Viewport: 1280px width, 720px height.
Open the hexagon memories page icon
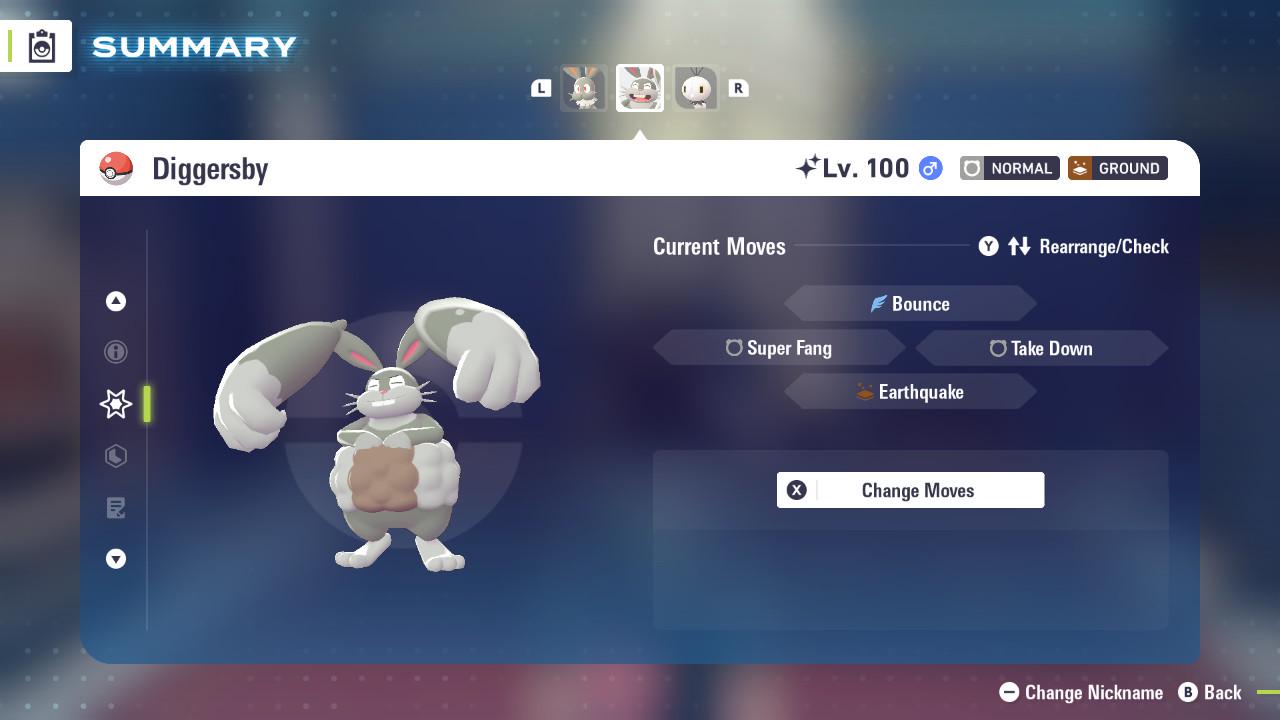(116, 456)
